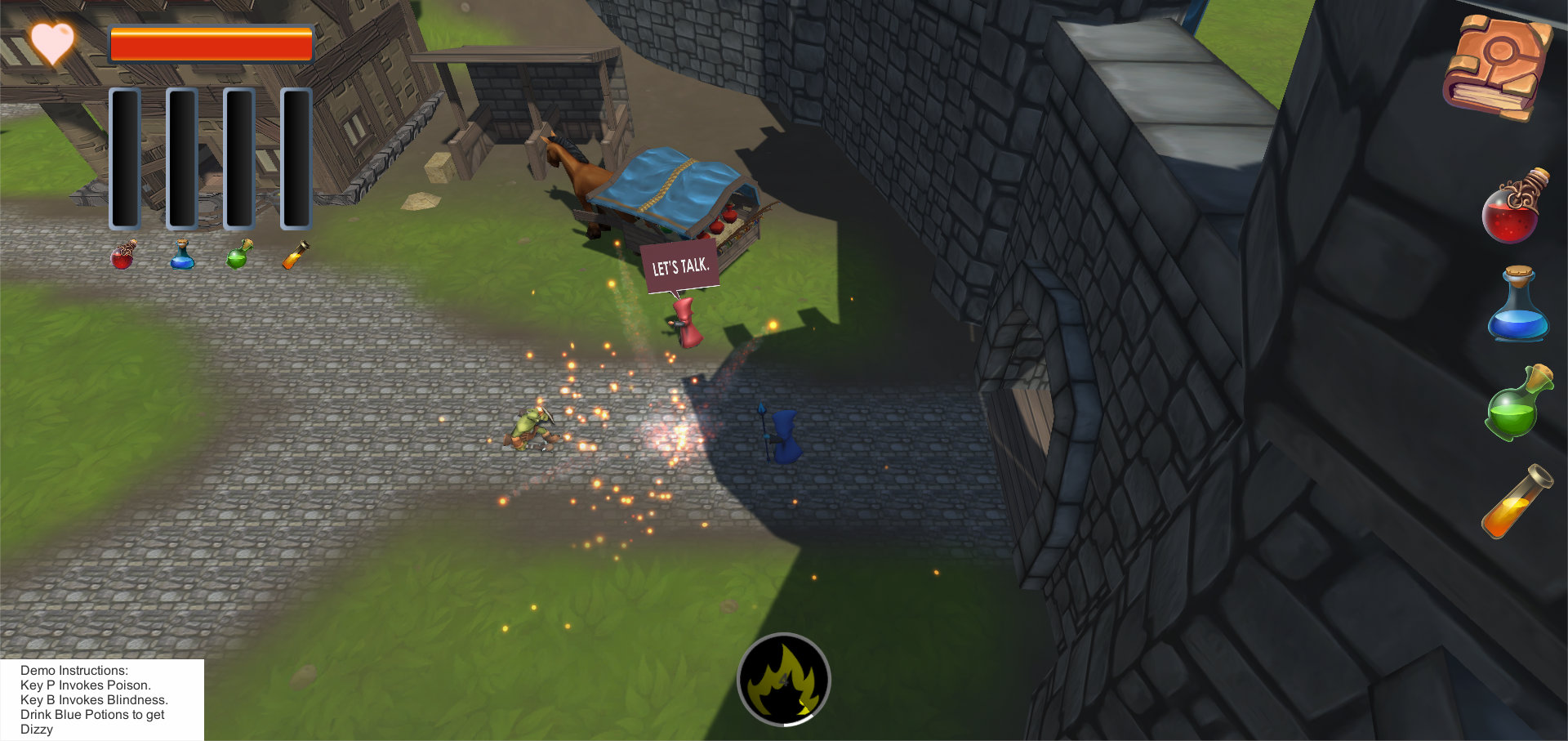The width and height of the screenshot is (1568, 741).
Task: Select the large green potion flask
Action: pos(1516,404)
